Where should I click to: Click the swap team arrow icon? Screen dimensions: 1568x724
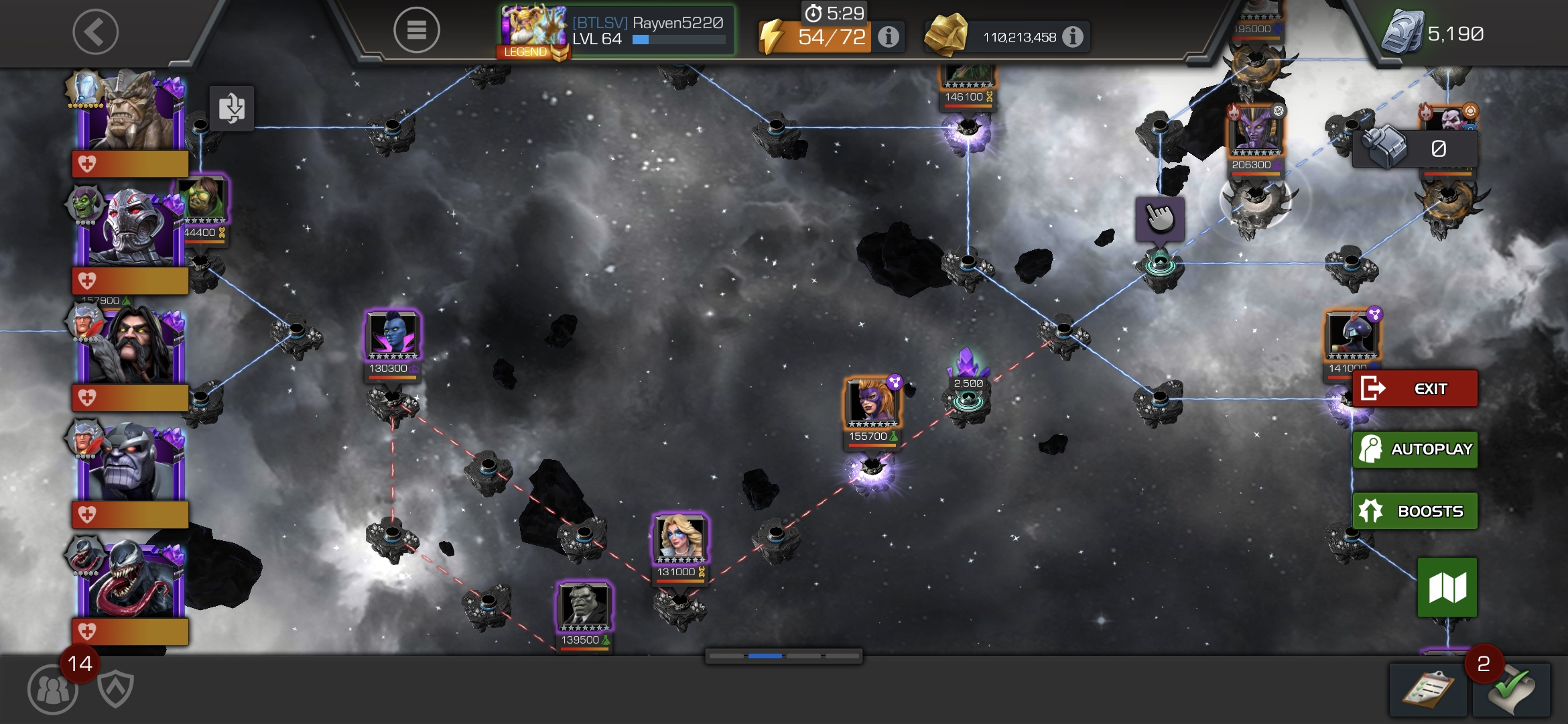[232, 108]
